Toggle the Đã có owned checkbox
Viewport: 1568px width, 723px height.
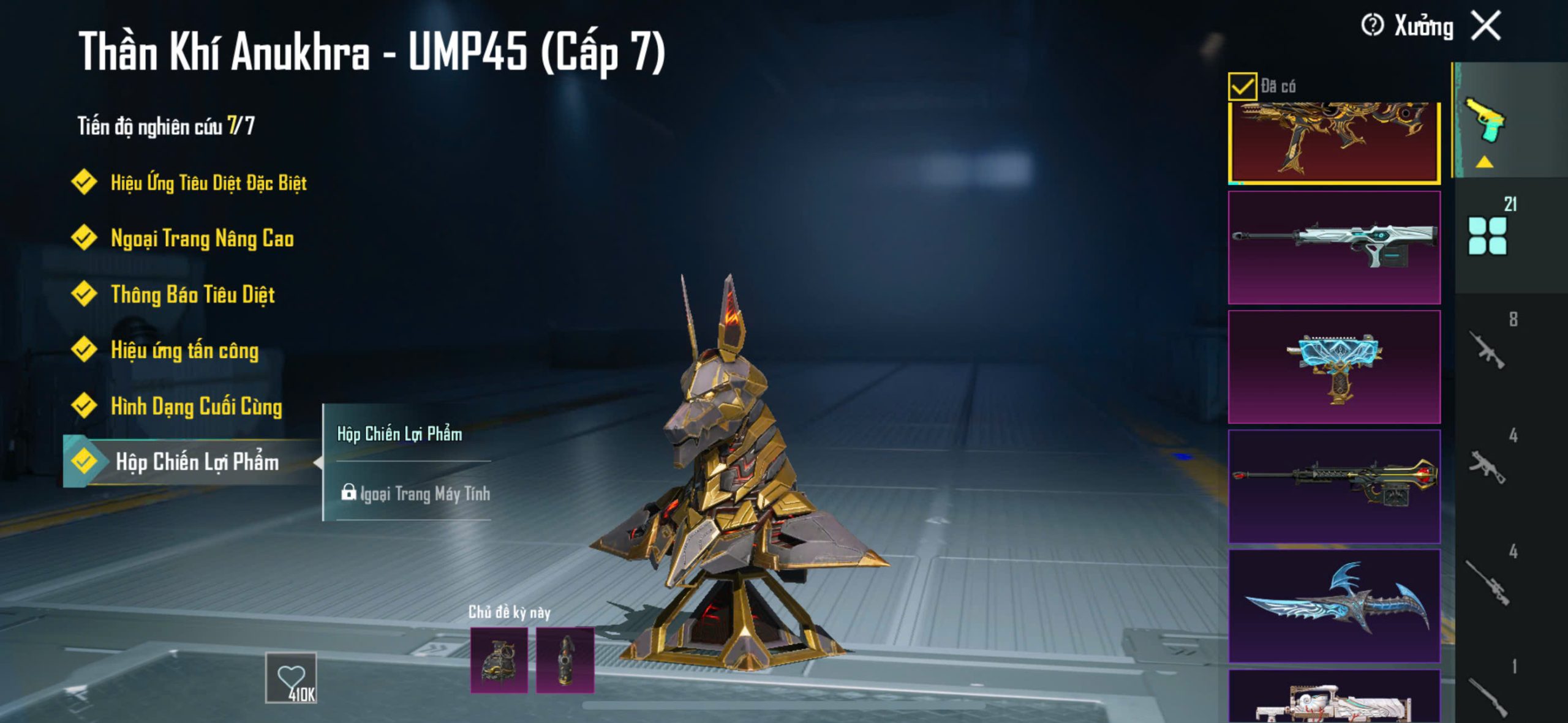(1242, 86)
